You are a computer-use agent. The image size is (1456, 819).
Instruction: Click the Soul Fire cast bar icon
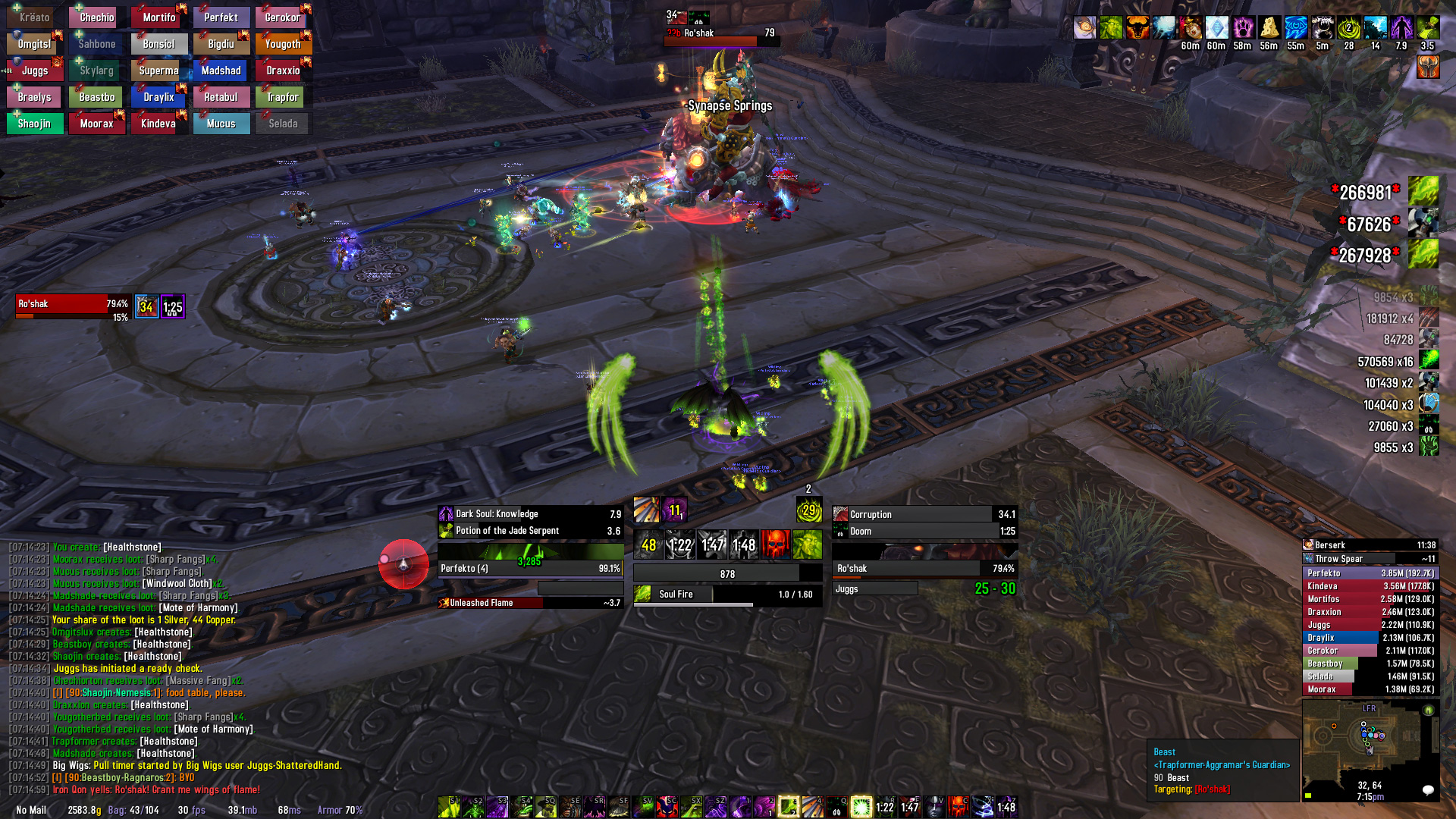pyautogui.click(x=643, y=595)
